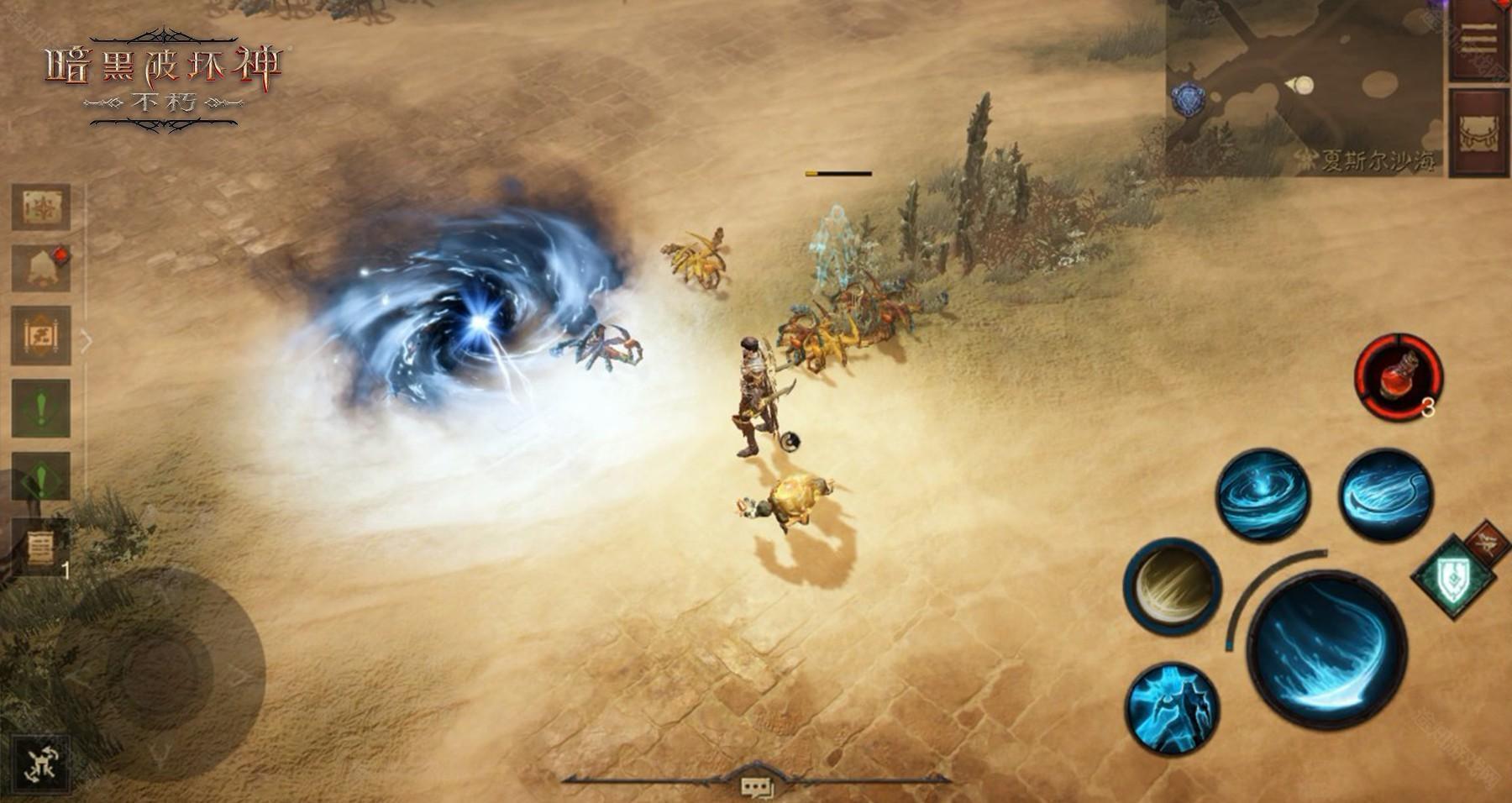Cast the blue vortex whirlpool skill
This screenshot has width=1512, height=803.
[x=1263, y=494]
